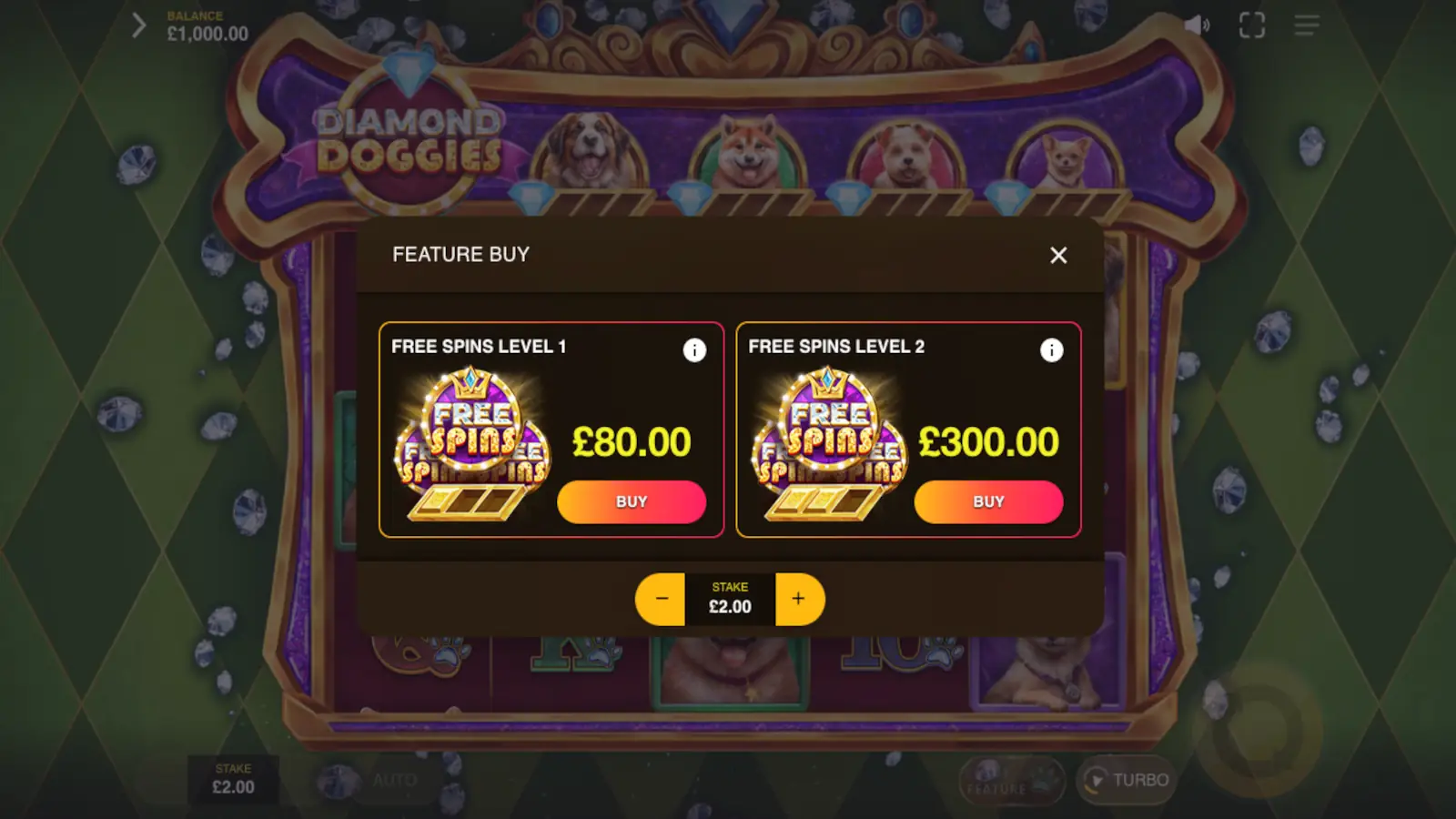Open the hamburger game menu

pos(1306,25)
